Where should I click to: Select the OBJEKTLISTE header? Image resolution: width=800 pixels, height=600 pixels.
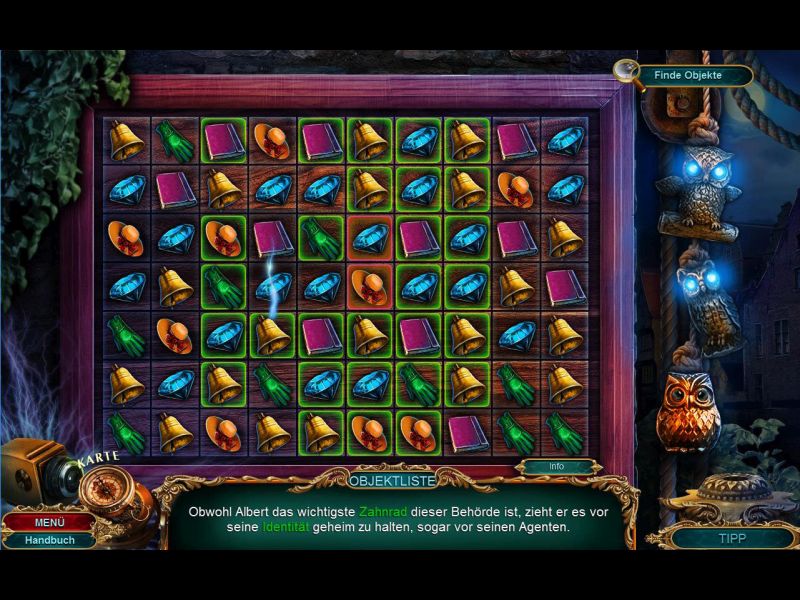(x=399, y=481)
